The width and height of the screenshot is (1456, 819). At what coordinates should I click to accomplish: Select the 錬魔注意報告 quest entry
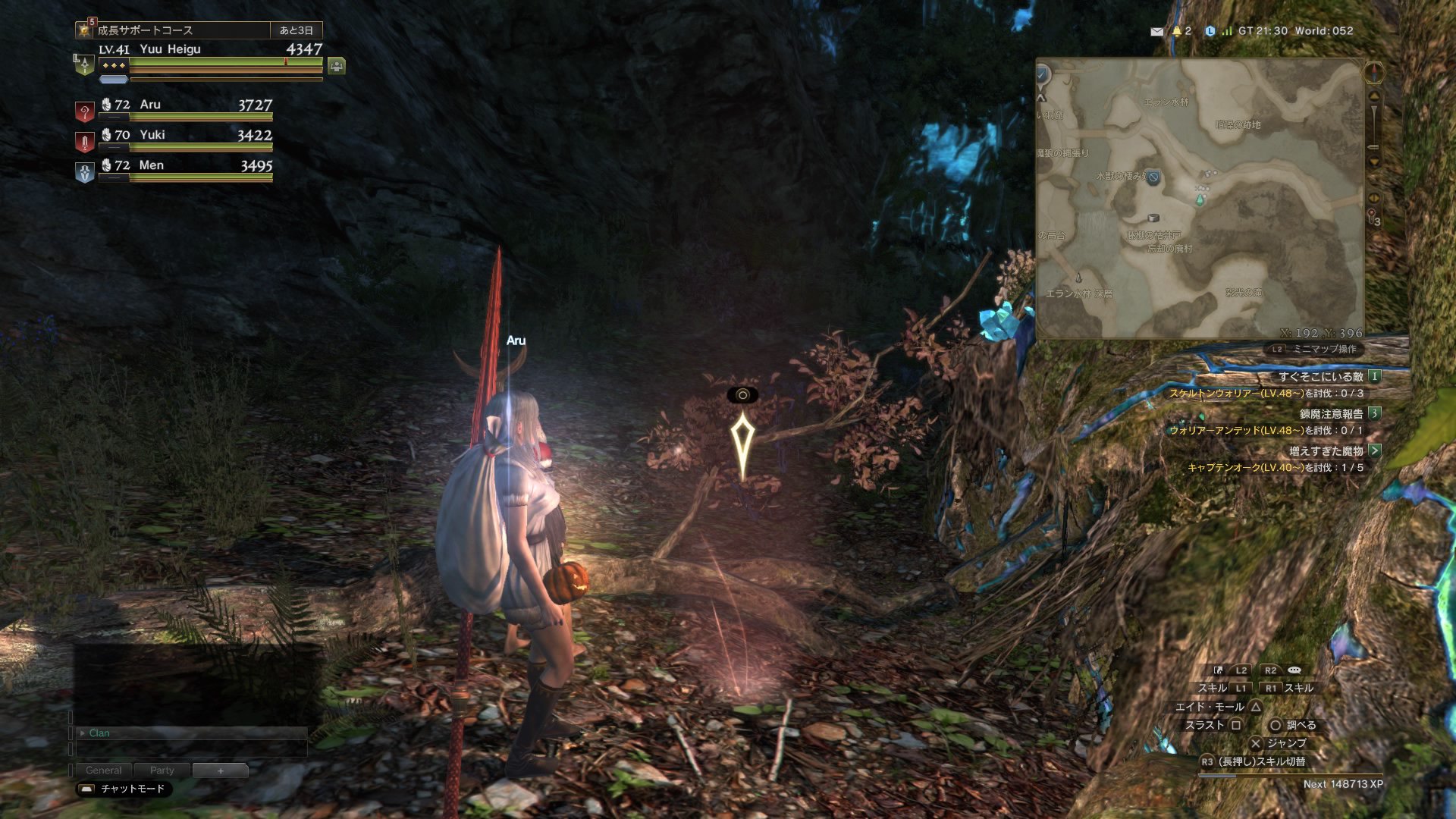(1331, 414)
